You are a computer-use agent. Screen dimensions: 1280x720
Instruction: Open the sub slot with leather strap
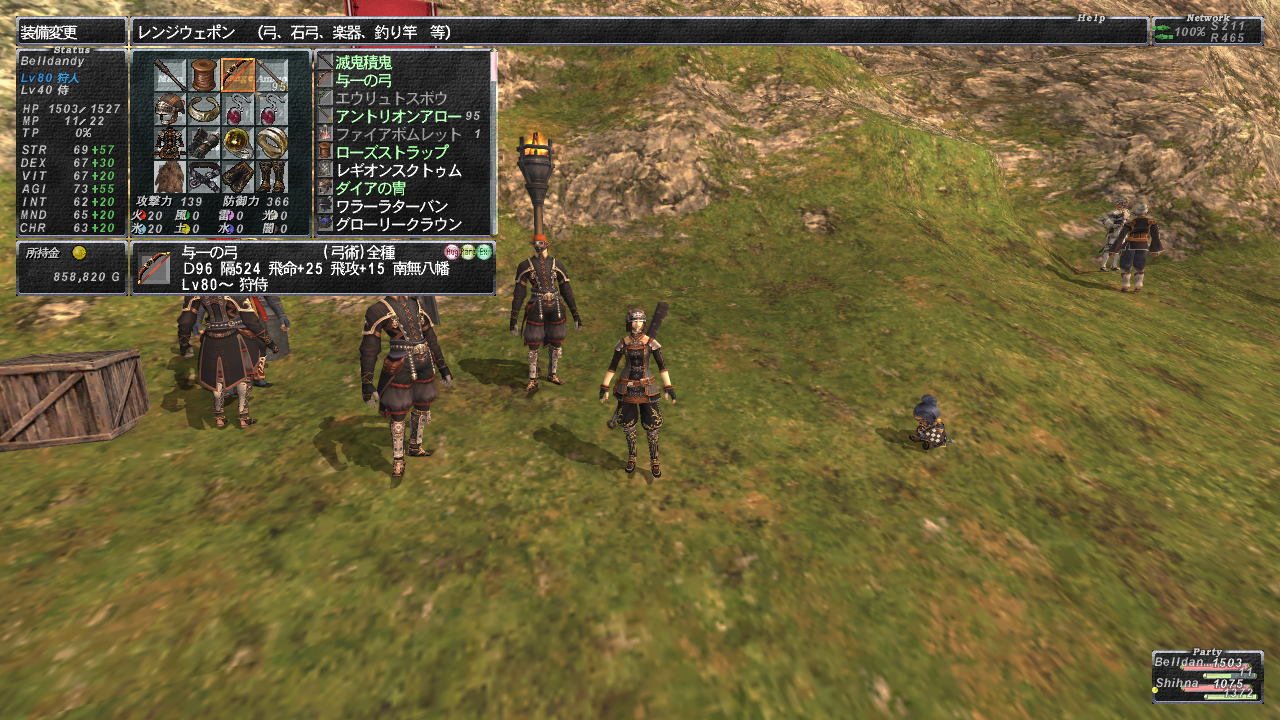[204, 75]
